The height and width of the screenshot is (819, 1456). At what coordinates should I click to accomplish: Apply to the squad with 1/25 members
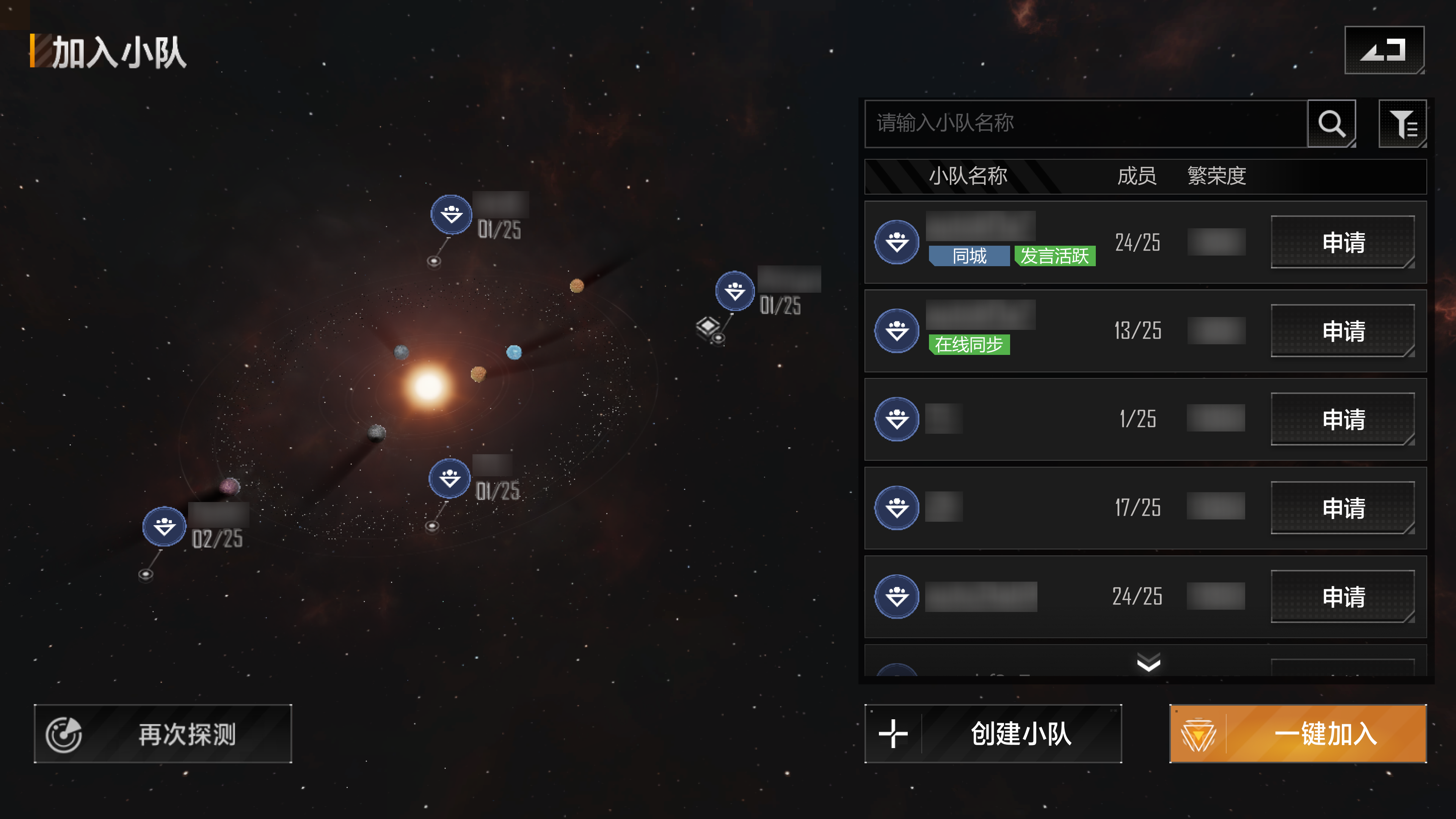point(1342,419)
